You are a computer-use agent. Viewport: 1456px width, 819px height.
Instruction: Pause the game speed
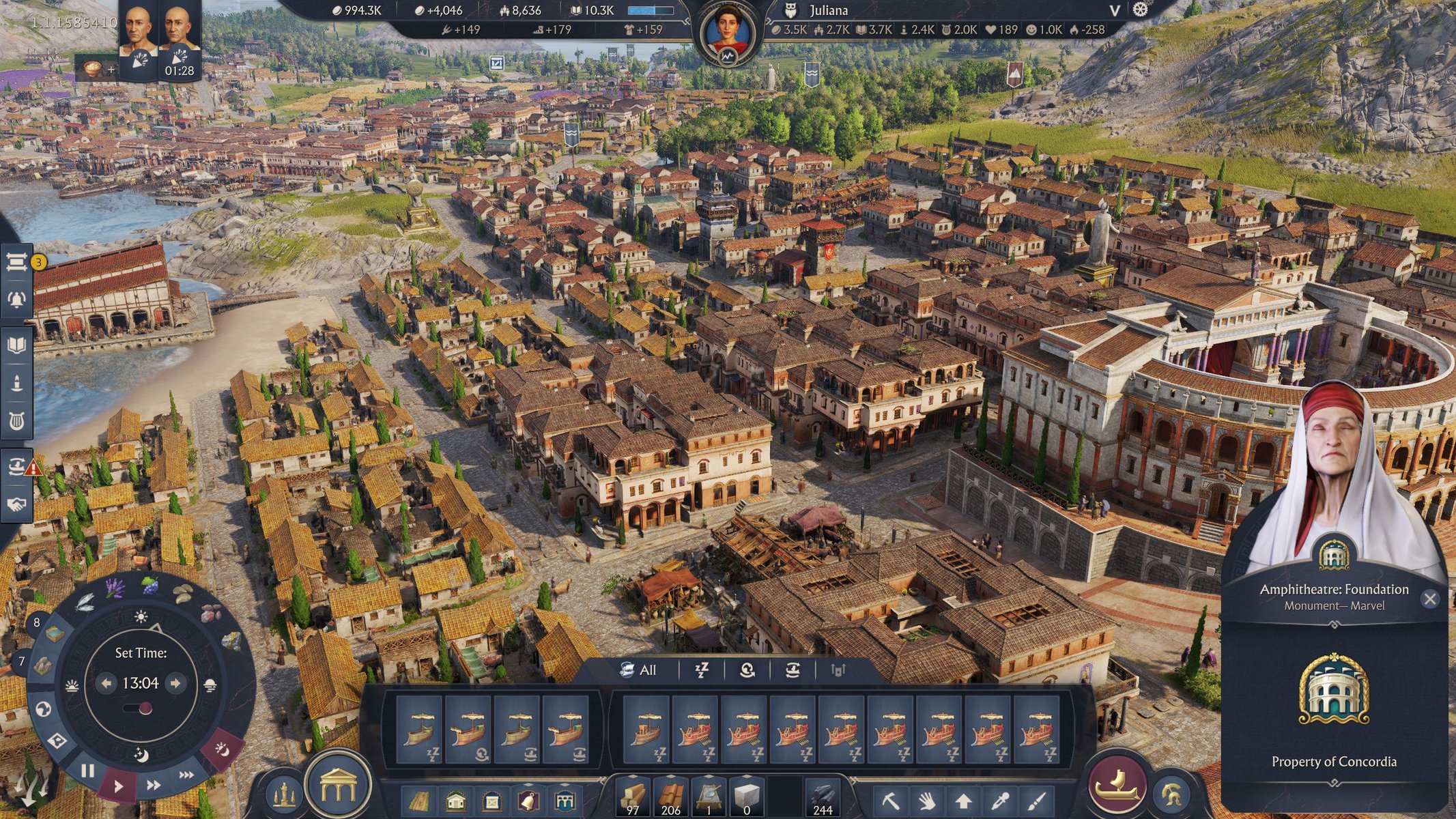88,771
